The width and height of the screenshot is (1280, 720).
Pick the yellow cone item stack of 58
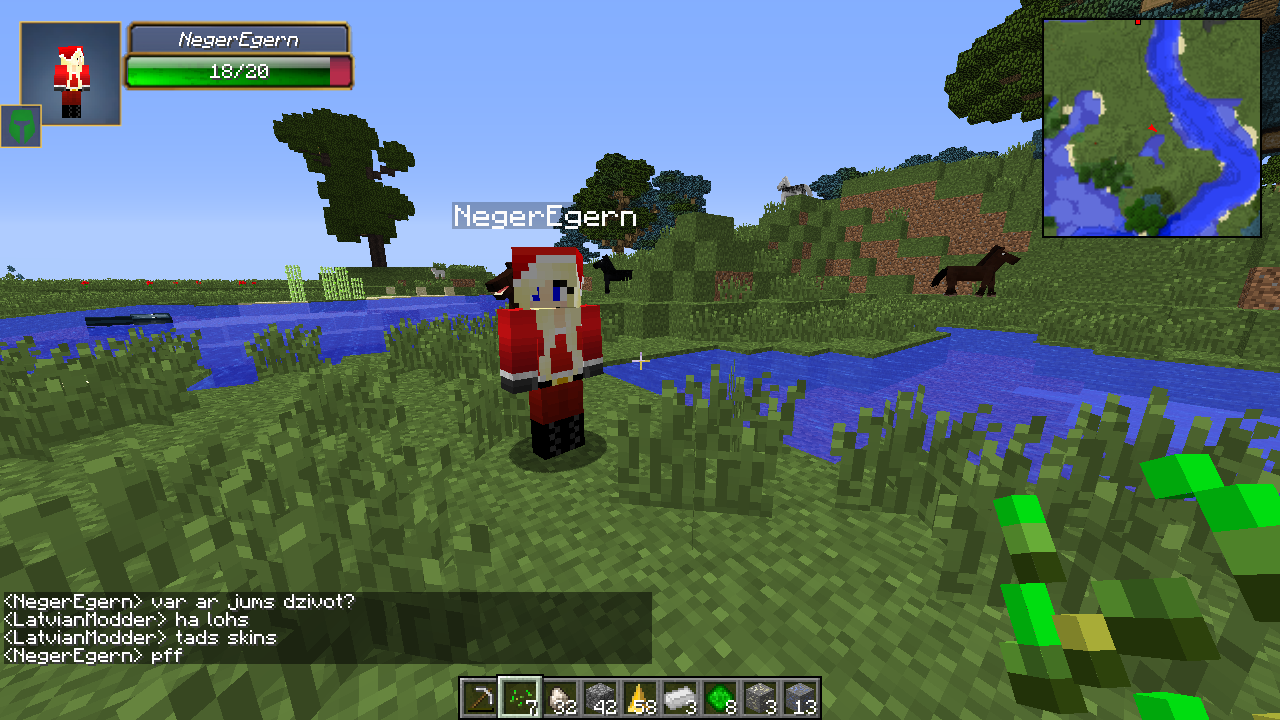click(x=640, y=697)
